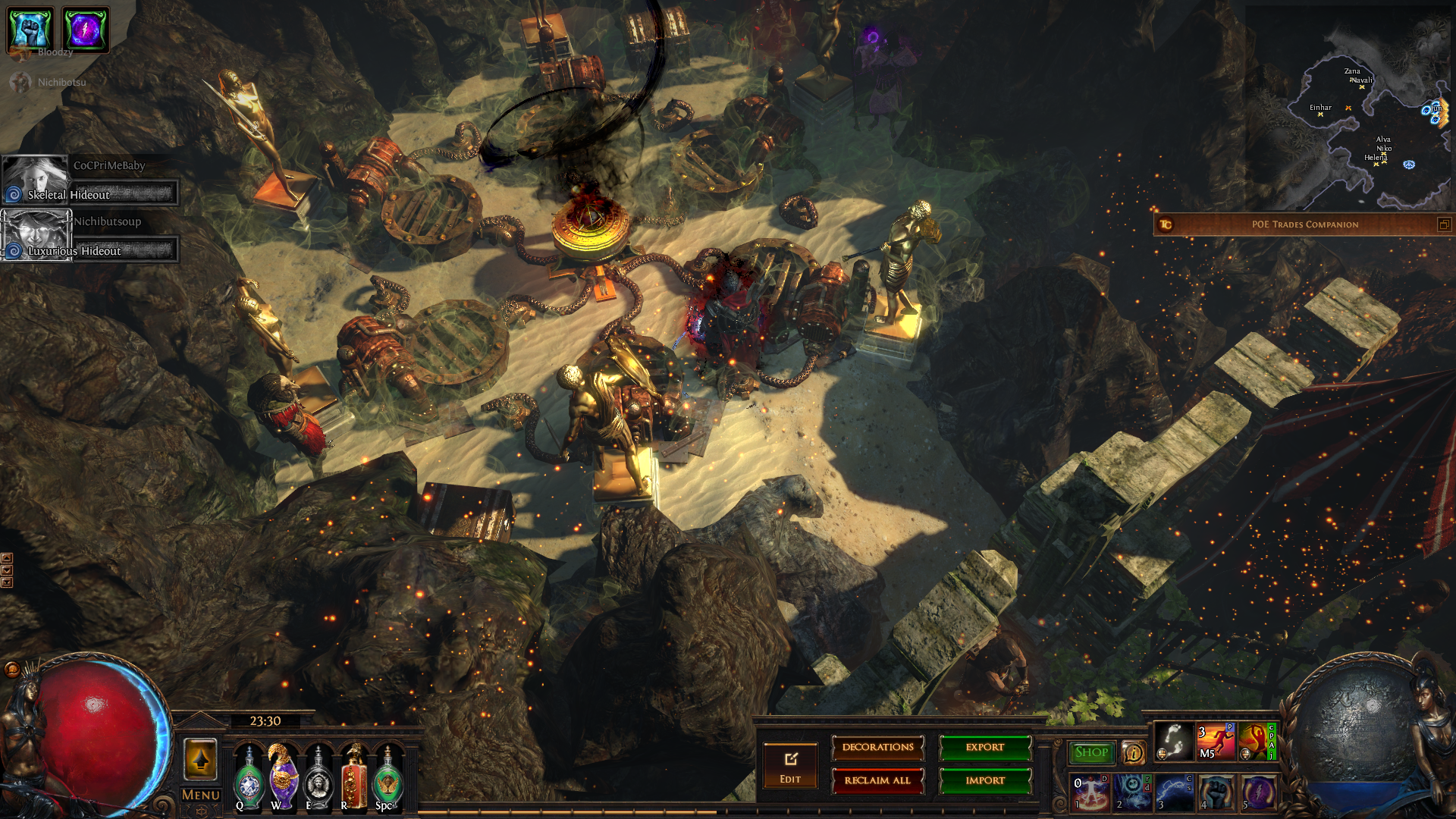Activate the red running figure skill
The image size is (1456, 819).
tap(1216, 741)
